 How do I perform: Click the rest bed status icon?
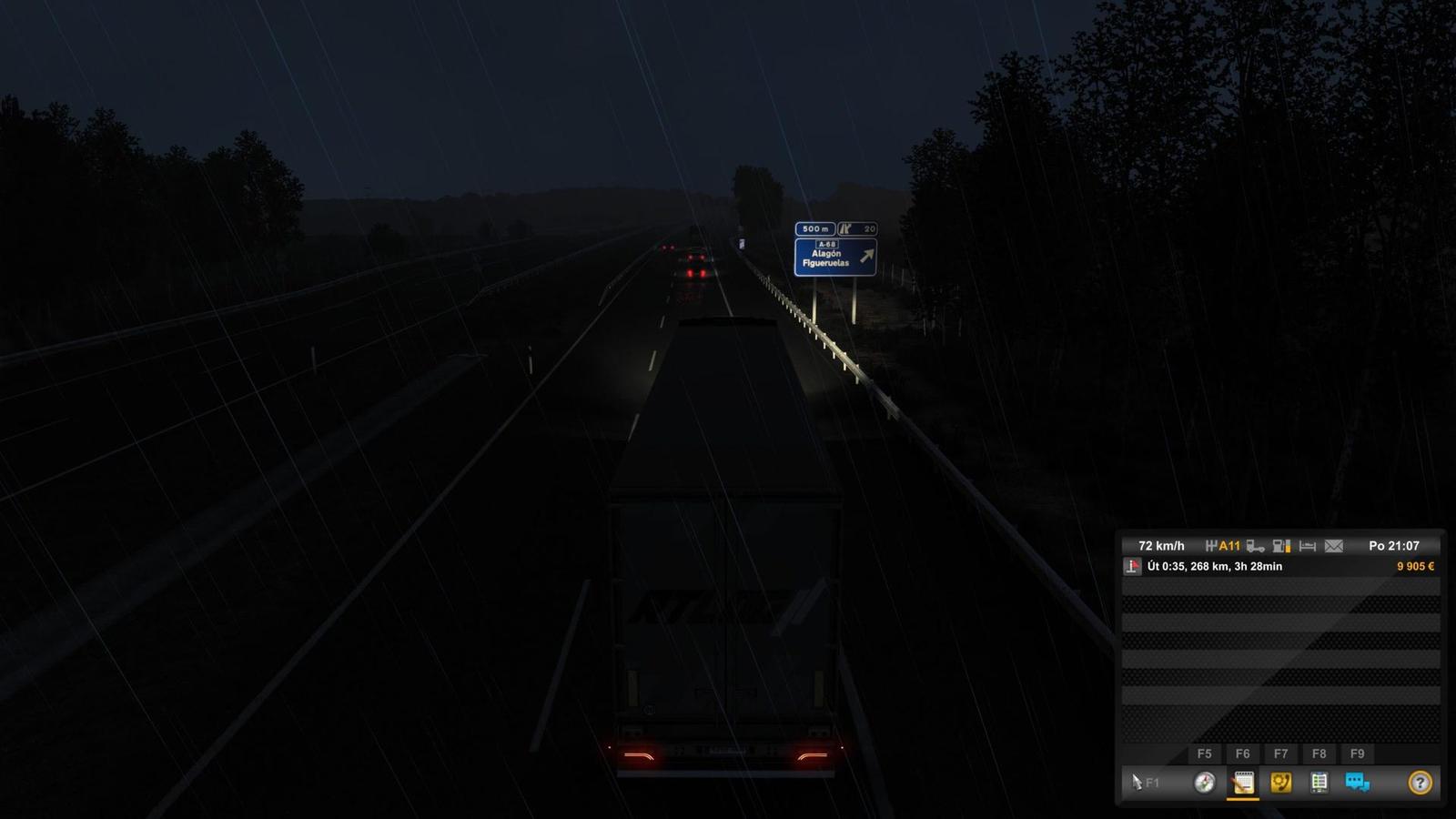coord(1307,546)
